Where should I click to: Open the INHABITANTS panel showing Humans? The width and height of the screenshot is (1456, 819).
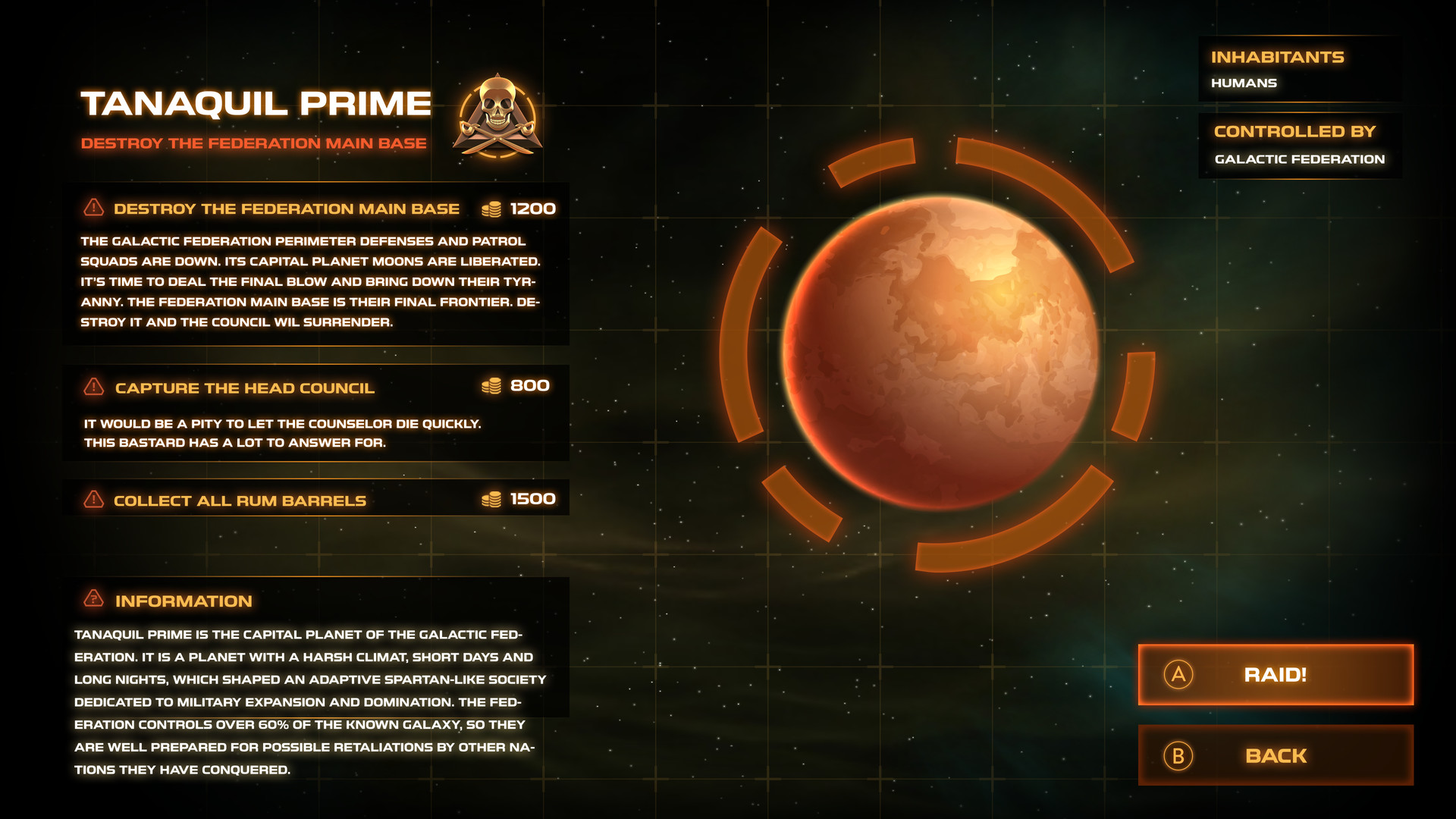1300,68
